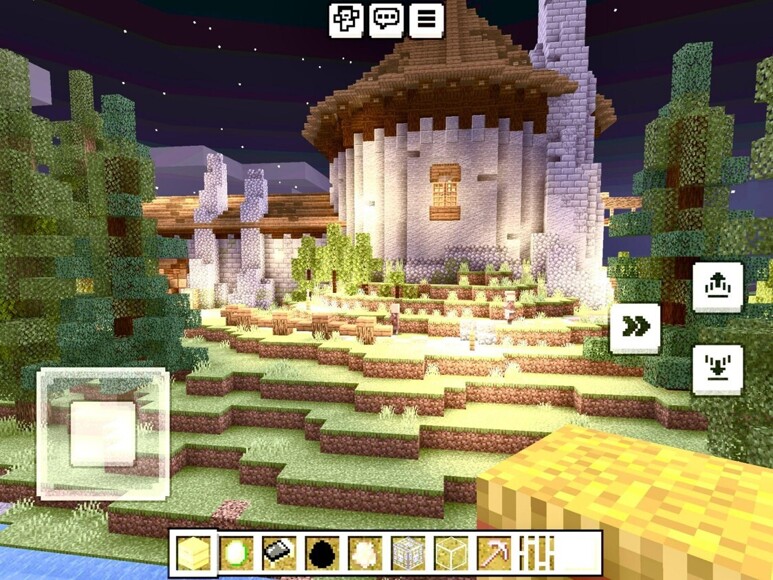
Task: Select the white fluffy item hotbar slot
Action: [x=365, y=553]
